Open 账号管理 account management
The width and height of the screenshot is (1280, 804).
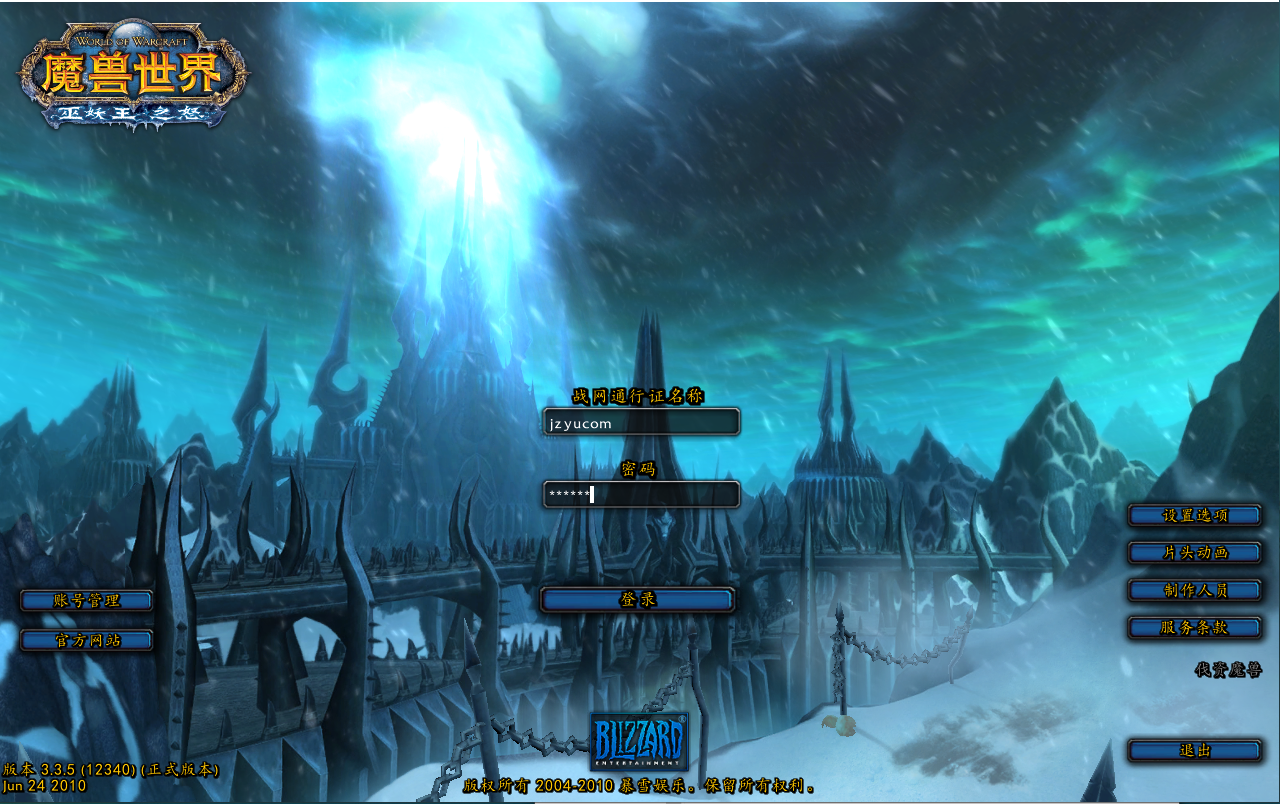pos(87,600)
